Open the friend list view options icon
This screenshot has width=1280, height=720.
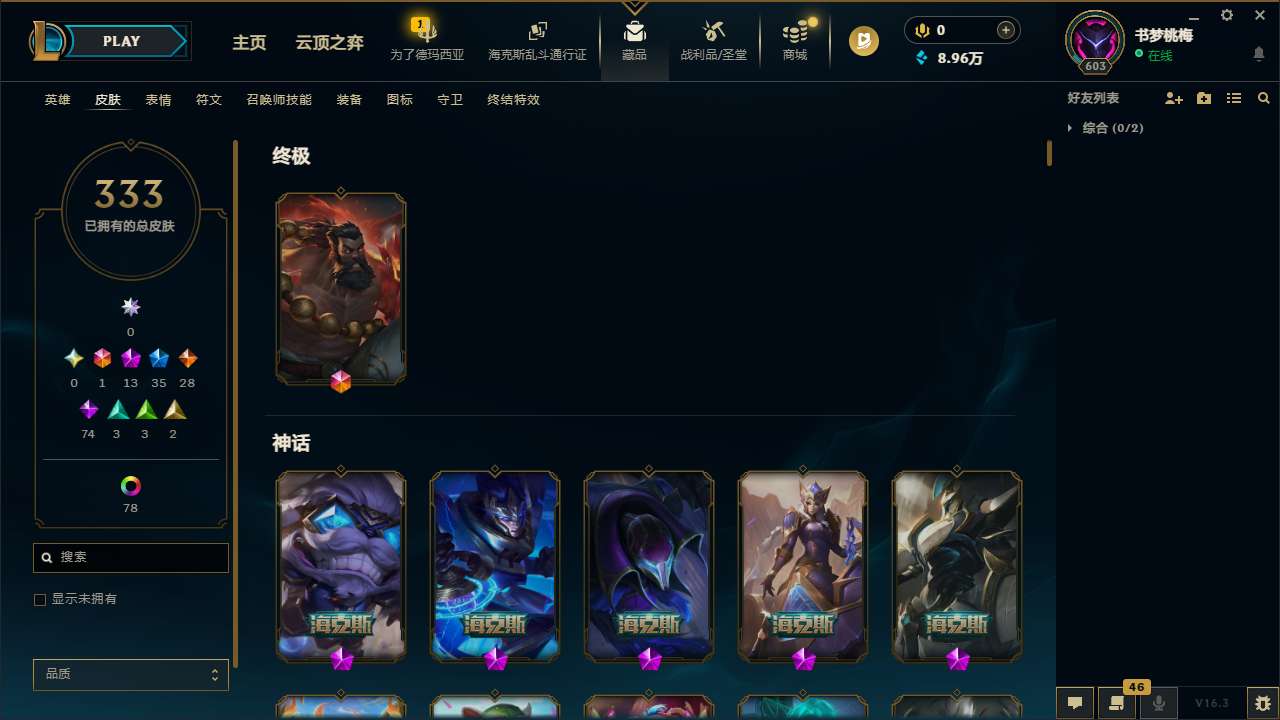(1234, 98)
